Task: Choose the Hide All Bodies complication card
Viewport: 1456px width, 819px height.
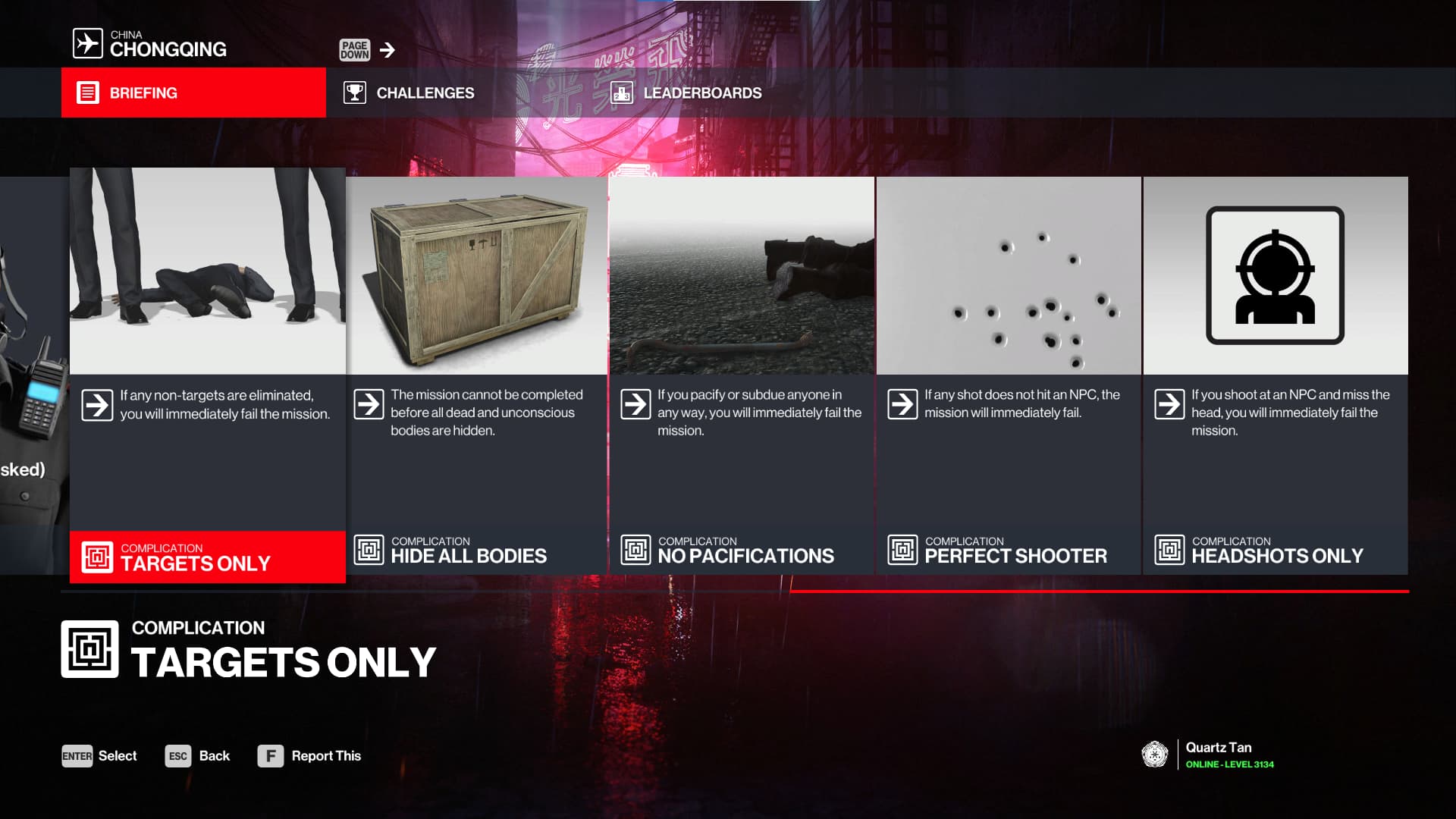Action: coord(476,375)
